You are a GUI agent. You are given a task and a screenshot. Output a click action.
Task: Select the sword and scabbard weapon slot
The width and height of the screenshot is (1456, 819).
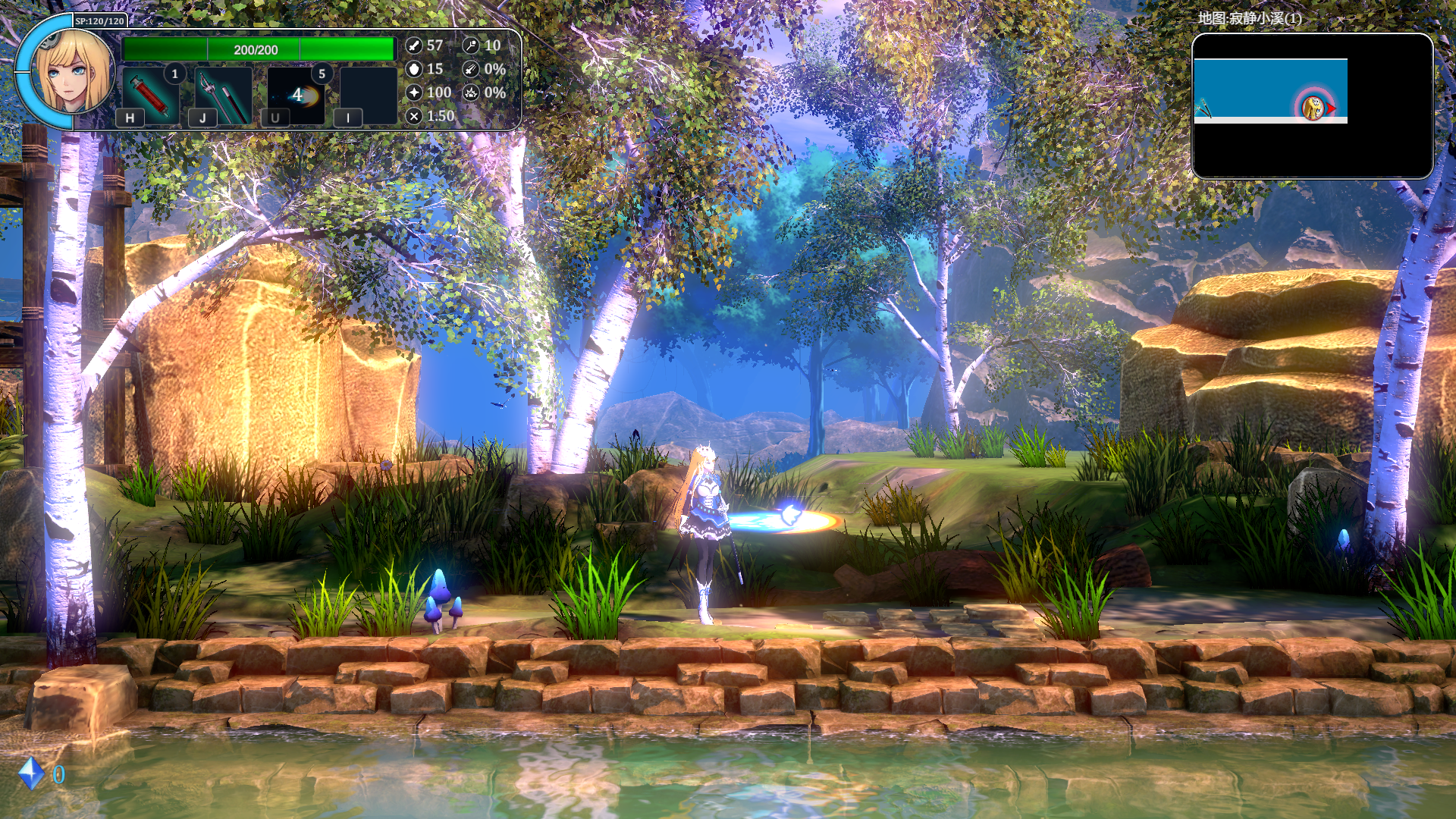coord(224,95)
